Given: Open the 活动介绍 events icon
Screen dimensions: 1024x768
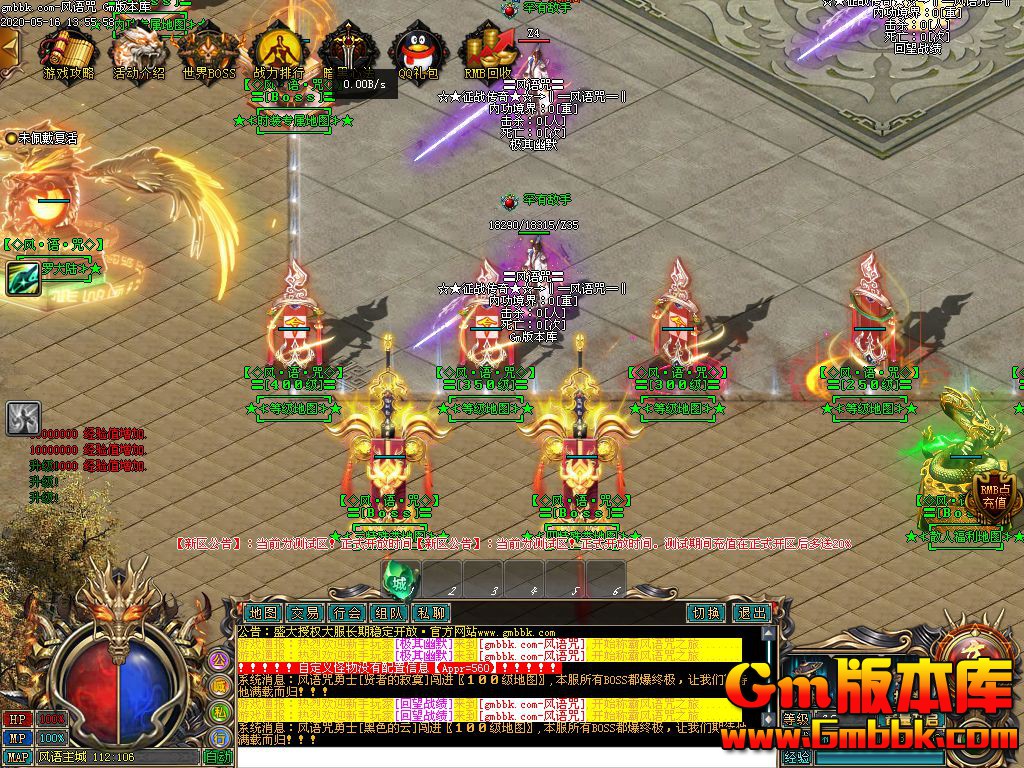Looking at the screenshot, I should coord(139,50).
